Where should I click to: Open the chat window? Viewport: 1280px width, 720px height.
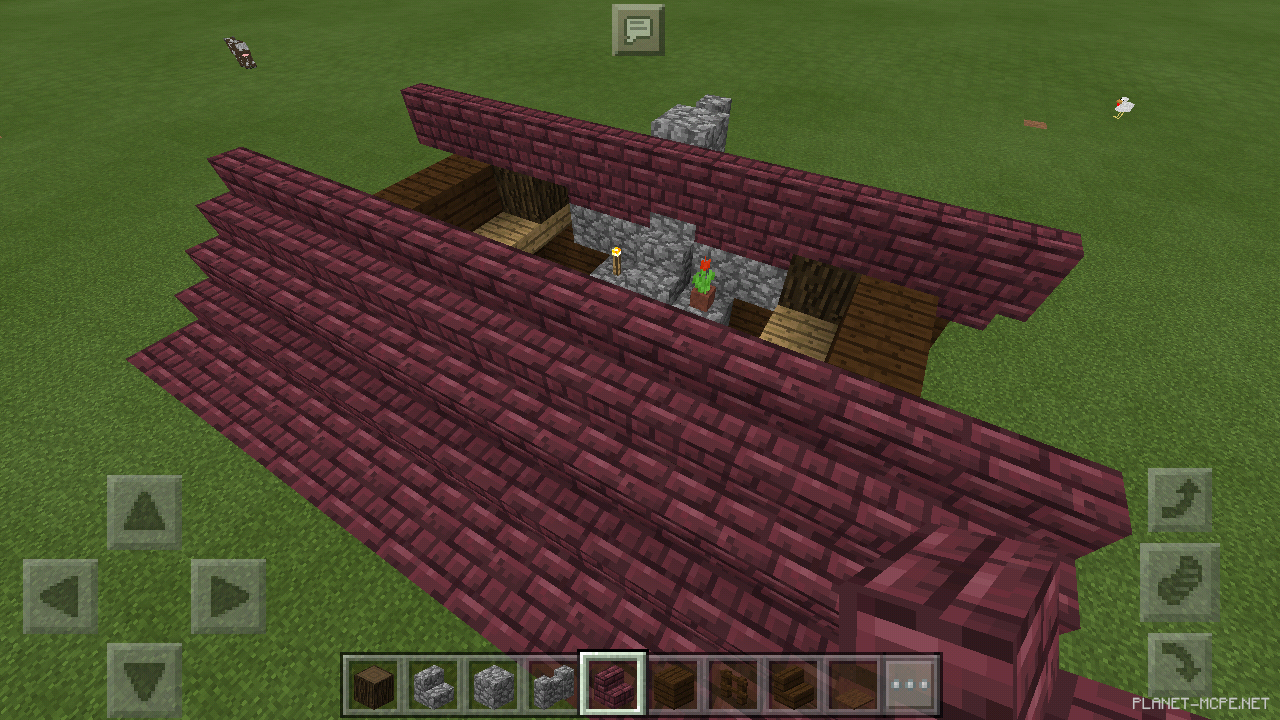point(637,29)
